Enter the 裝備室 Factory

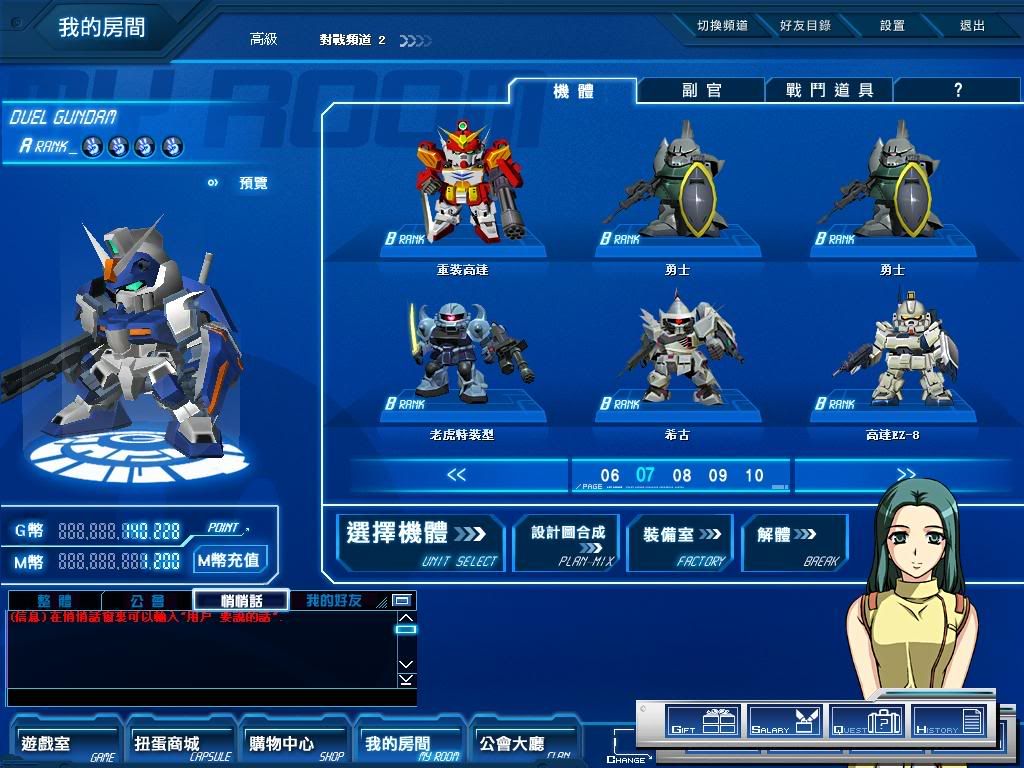click(681, 543)
